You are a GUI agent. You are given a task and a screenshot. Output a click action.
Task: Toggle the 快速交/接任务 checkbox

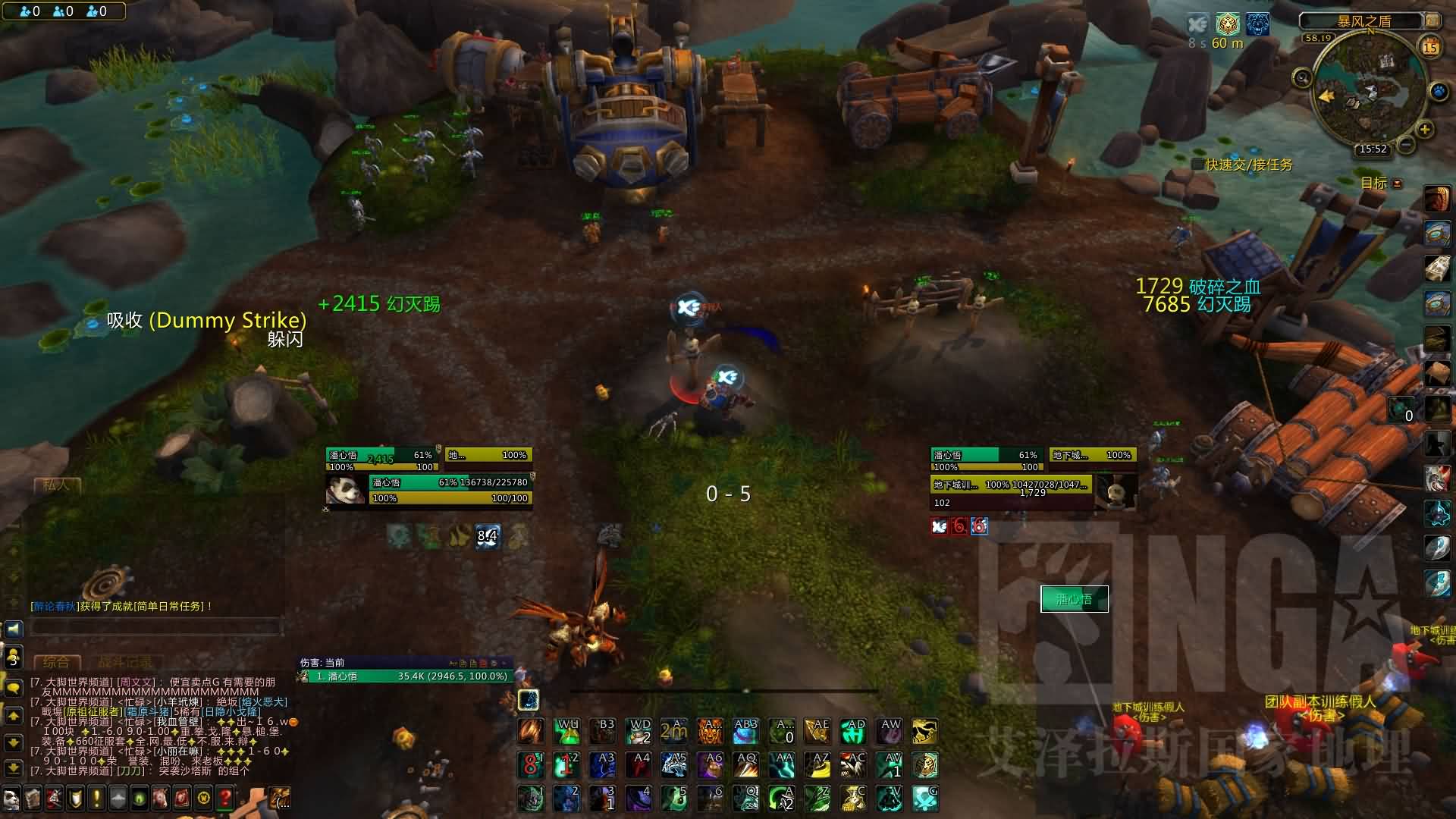(1198, 165)
